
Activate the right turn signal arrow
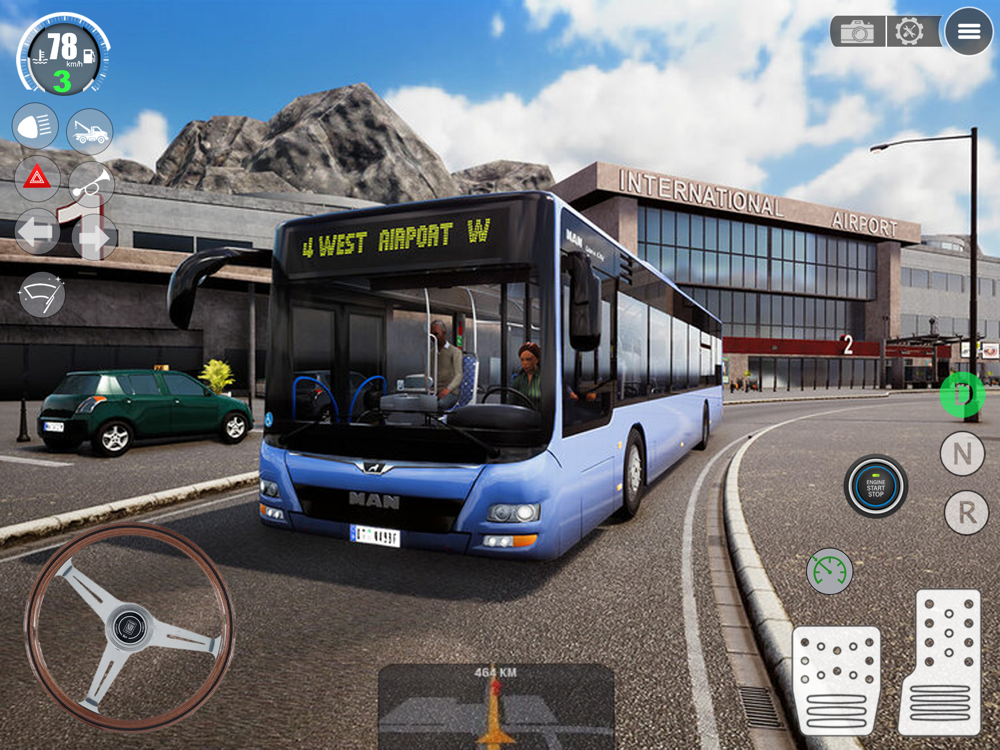[x=95, y=237]
